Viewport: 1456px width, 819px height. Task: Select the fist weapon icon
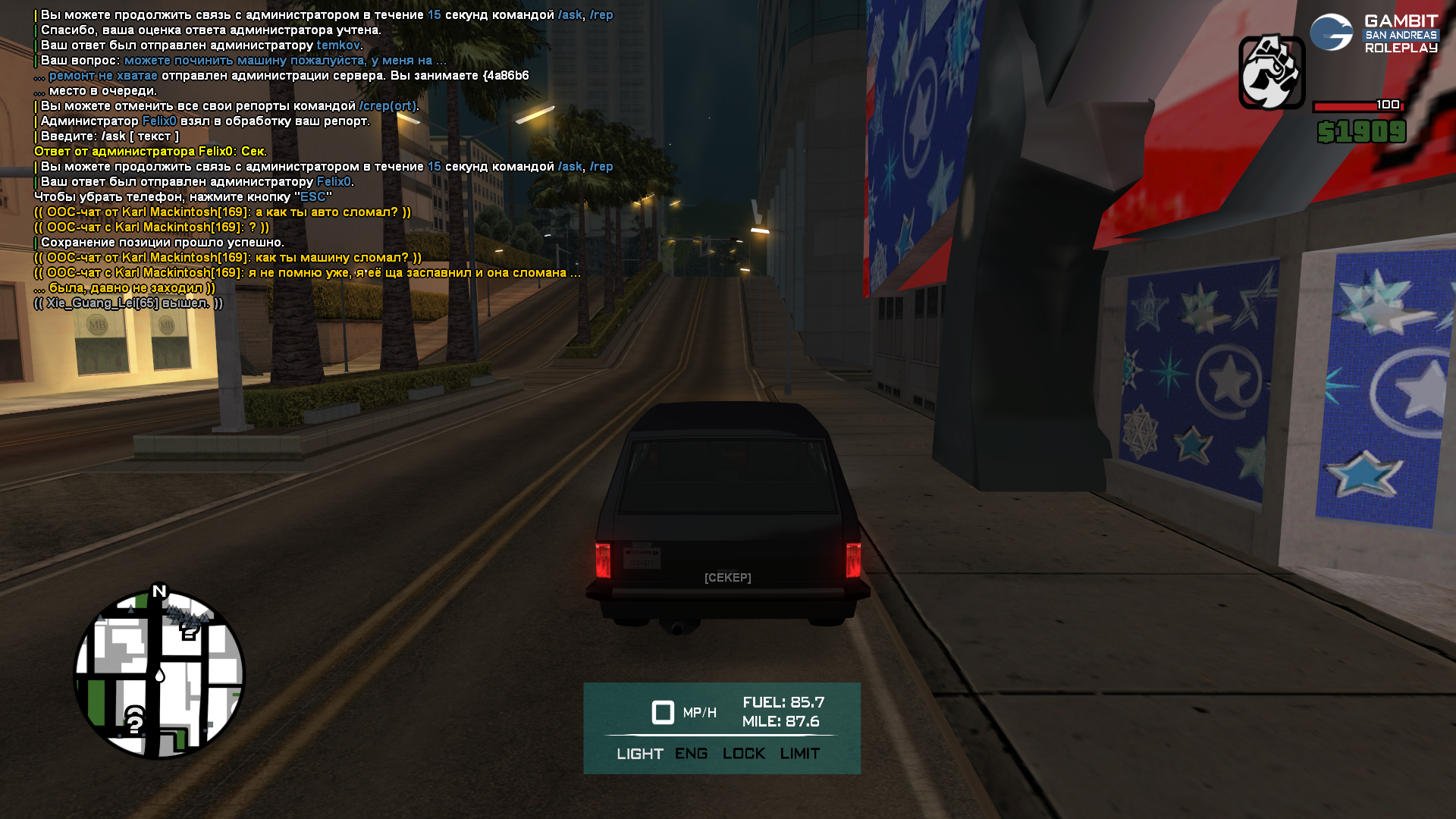click(1272, 72)
